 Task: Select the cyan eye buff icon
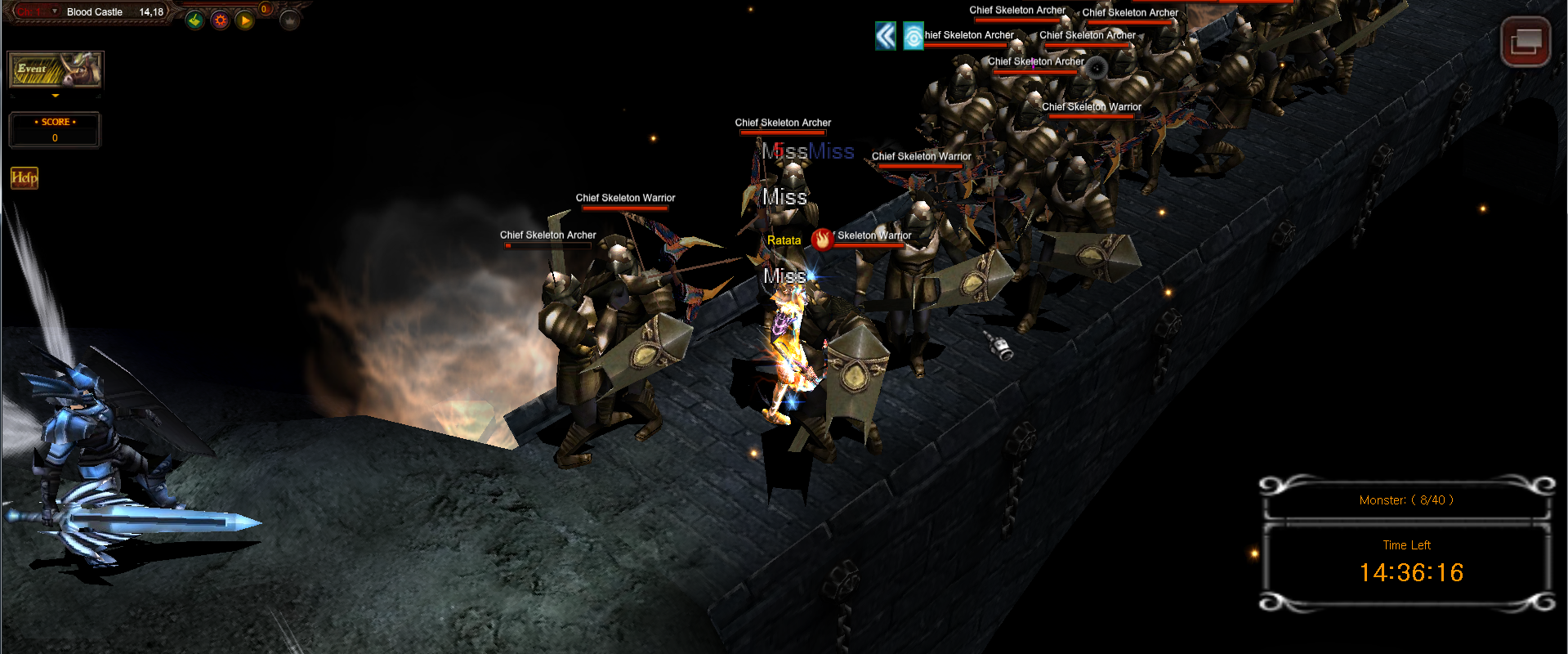[x=913, y=36]
